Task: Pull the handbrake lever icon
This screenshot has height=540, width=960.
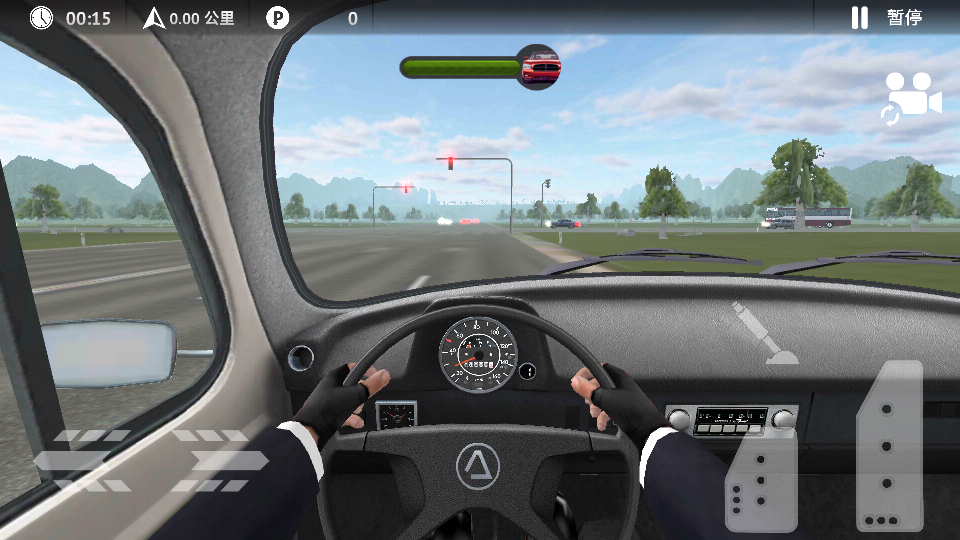Action: click(x=765, y=332)
